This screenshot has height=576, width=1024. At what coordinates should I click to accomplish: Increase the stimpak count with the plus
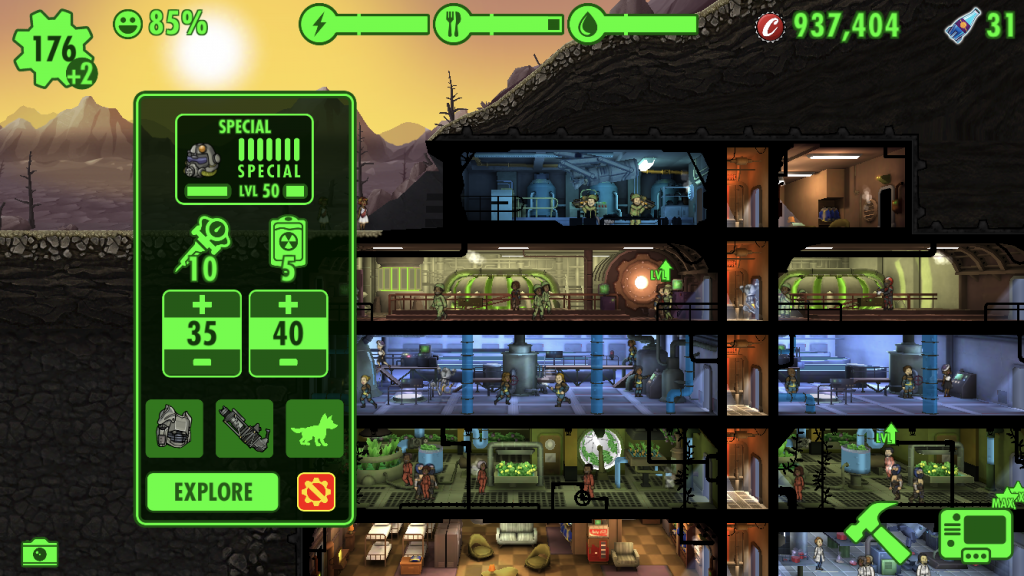(202, 305)
